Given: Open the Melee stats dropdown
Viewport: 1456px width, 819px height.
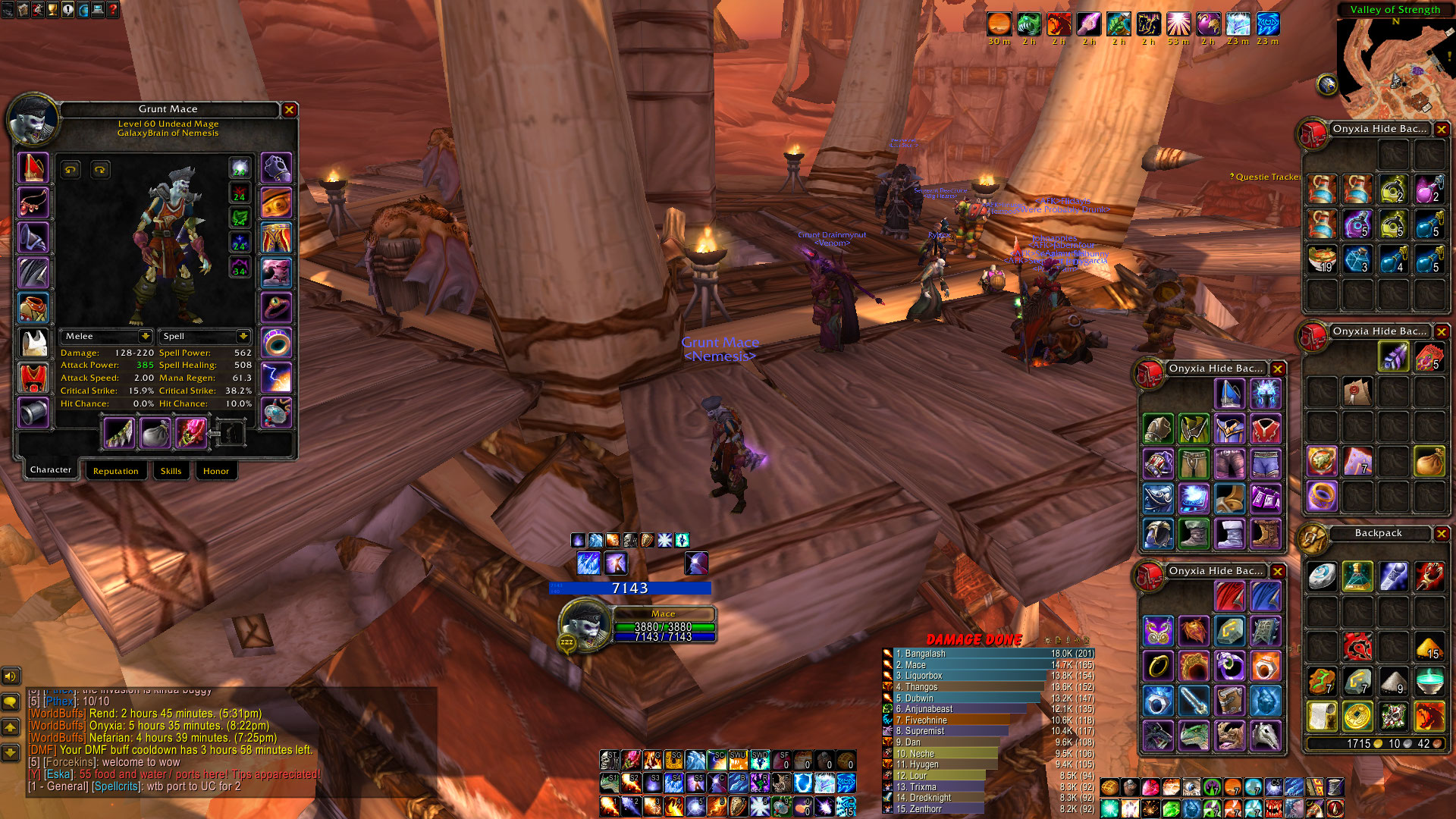Looking at the screenshot, I should [x=145, y=336].
